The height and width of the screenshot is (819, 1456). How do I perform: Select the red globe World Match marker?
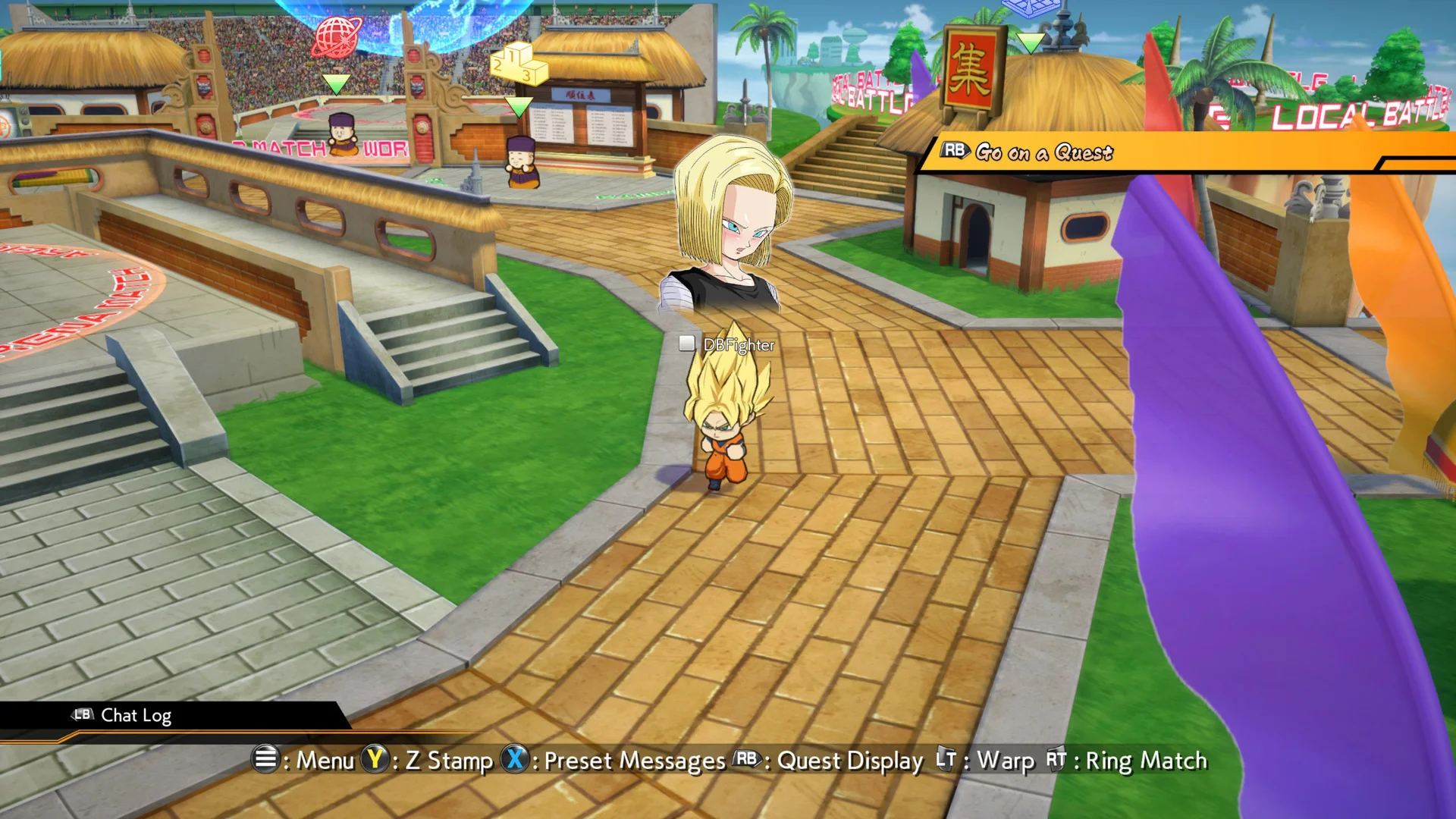click(x=337, y=38)
